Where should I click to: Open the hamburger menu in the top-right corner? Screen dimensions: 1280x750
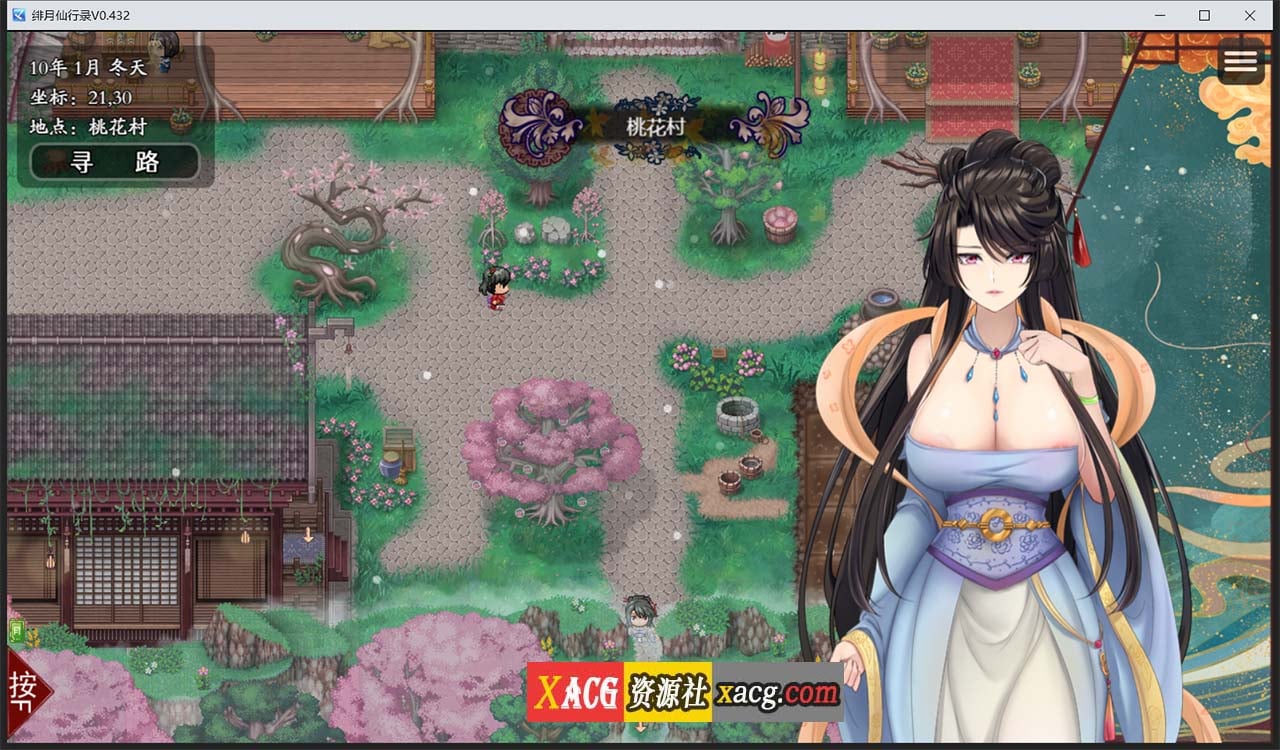pos(1240,61)
